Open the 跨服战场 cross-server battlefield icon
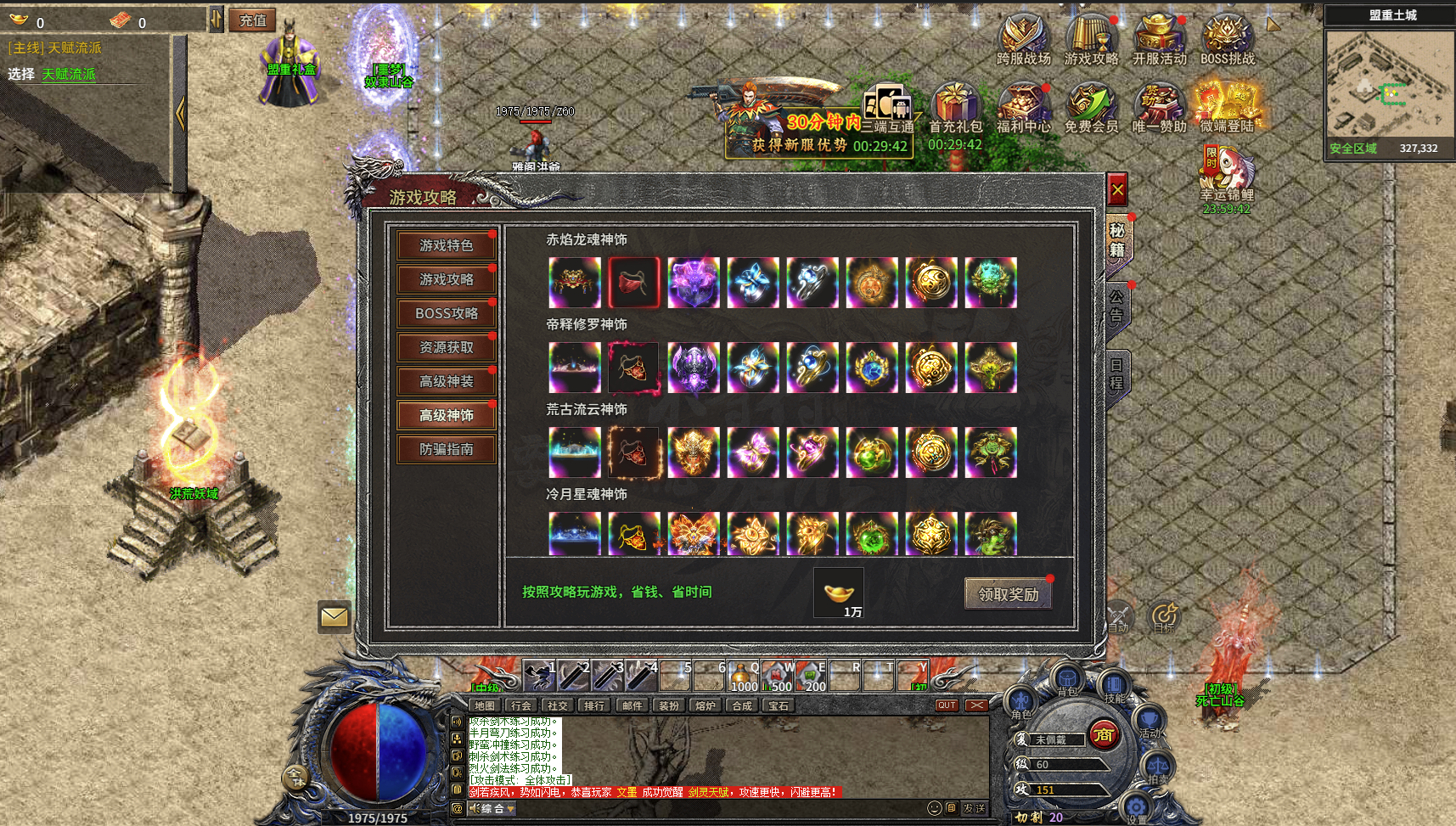The width and height of the screenshot is (1456, 826). tap(1023, 40)
